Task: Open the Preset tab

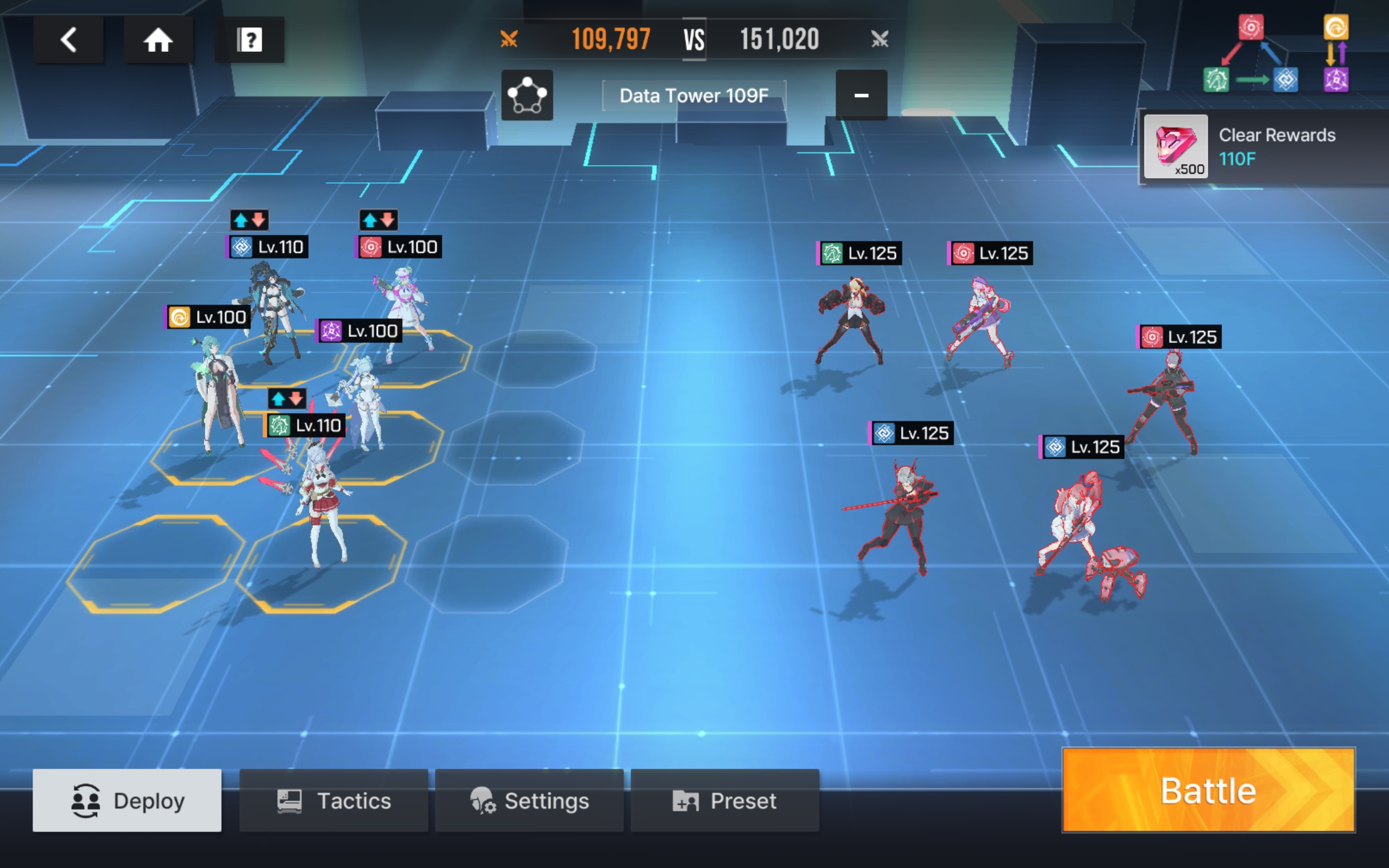Action: click(x=725, y=800)
